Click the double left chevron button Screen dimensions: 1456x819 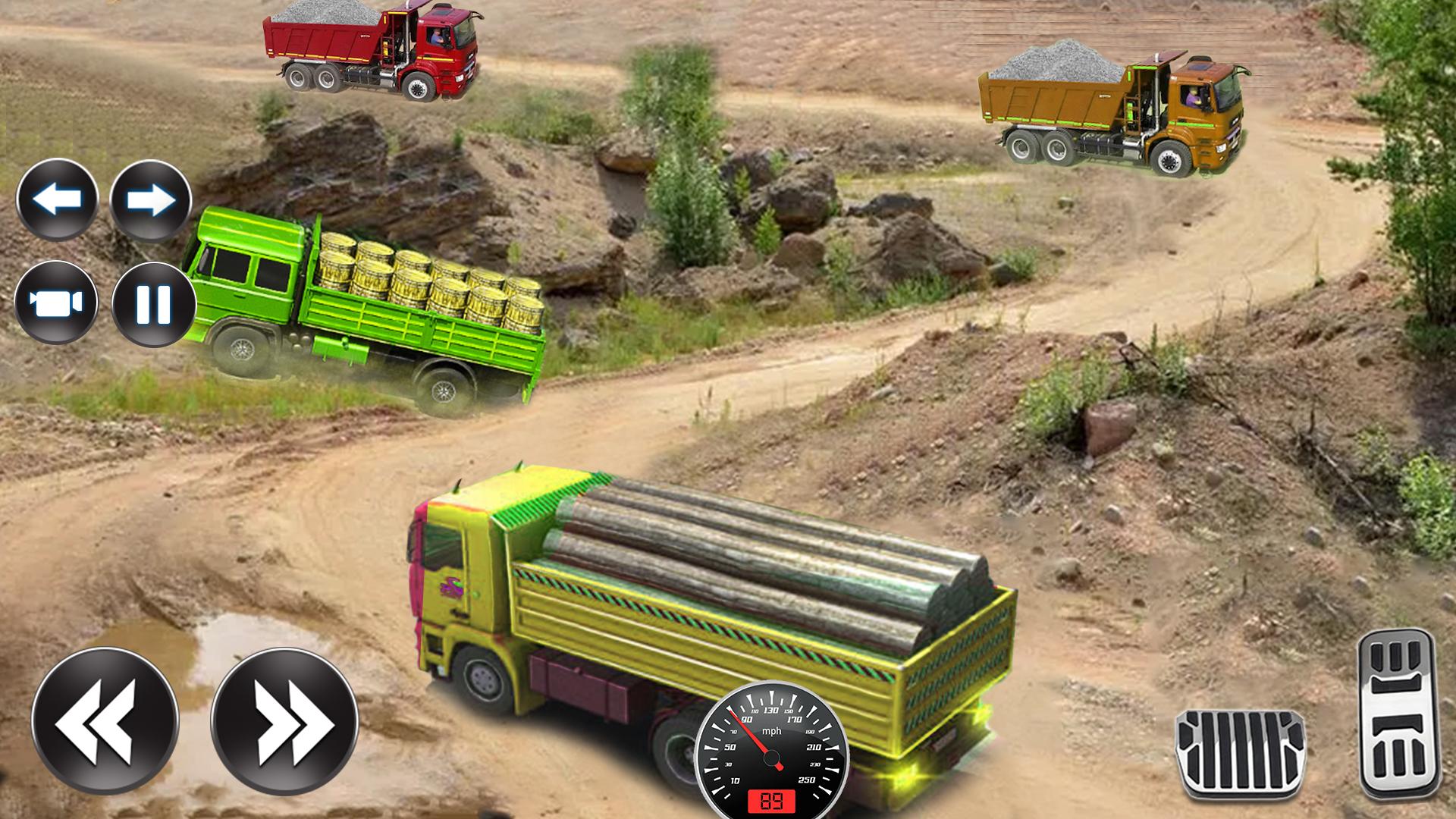[105, 721]
